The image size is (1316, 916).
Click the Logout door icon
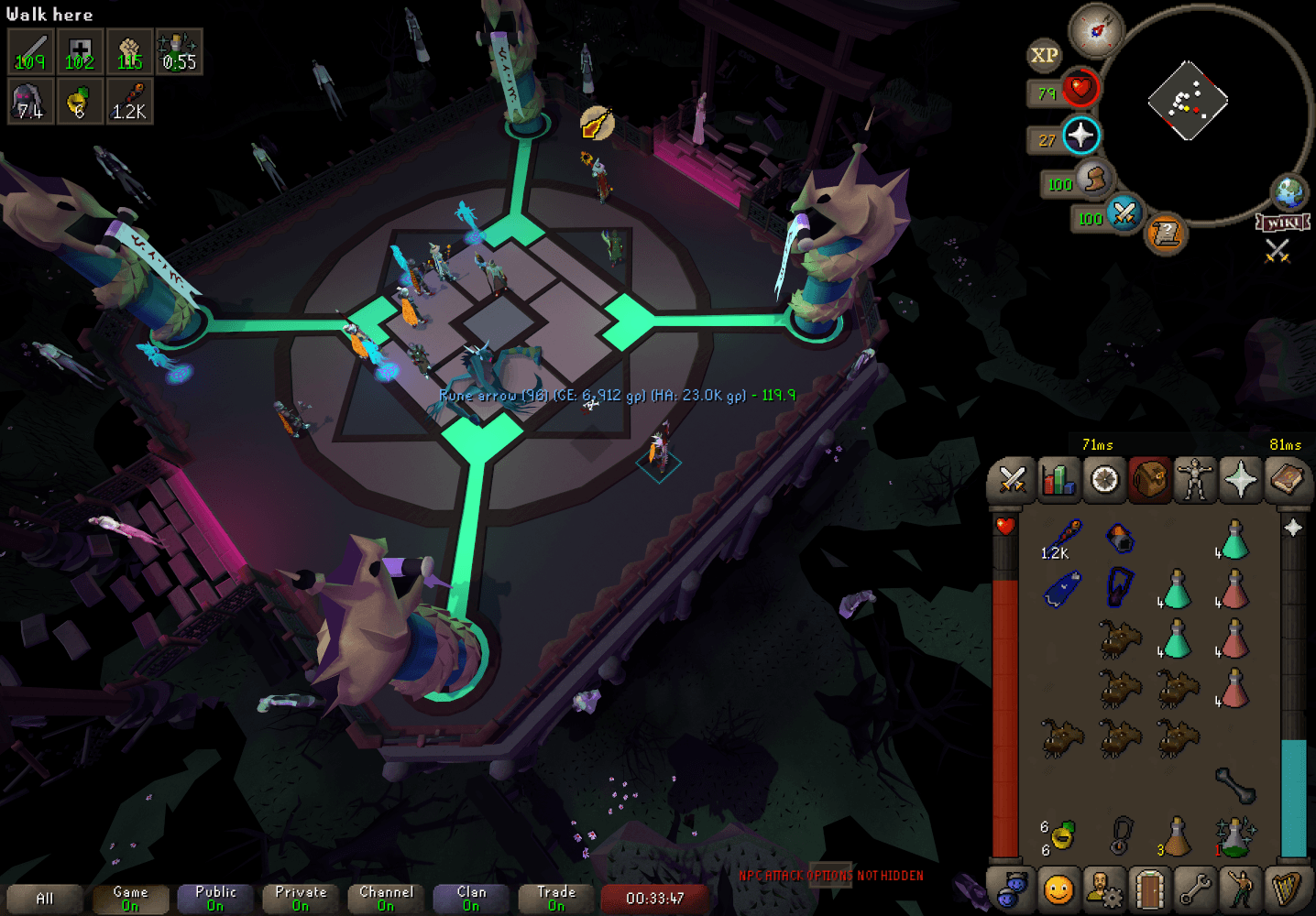(x=1149, y=889)
